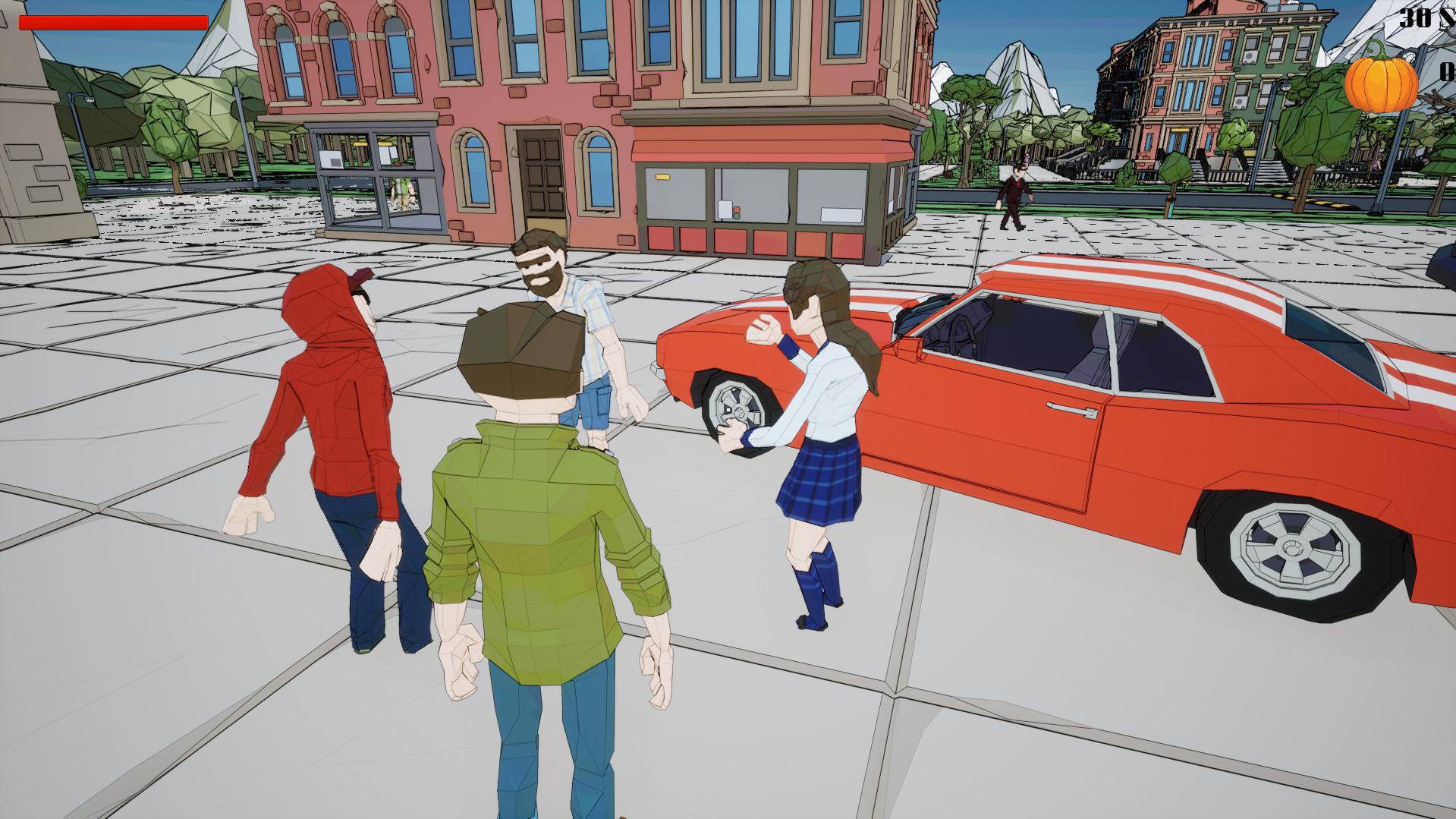Click the car door handle
The width and height of the screenshot is (1456, 819).
click(x=1070, y=410)
